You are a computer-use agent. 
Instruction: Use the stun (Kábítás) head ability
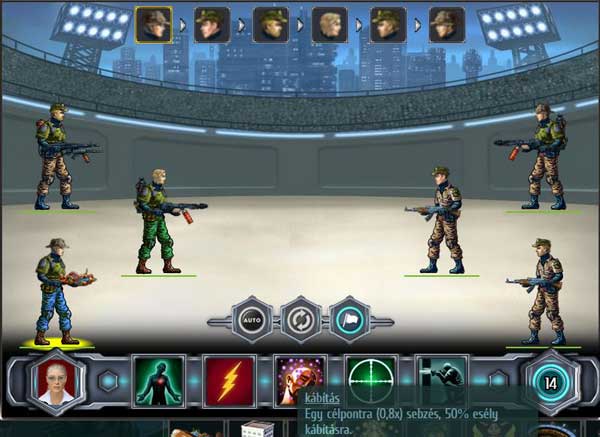(300, 379)
